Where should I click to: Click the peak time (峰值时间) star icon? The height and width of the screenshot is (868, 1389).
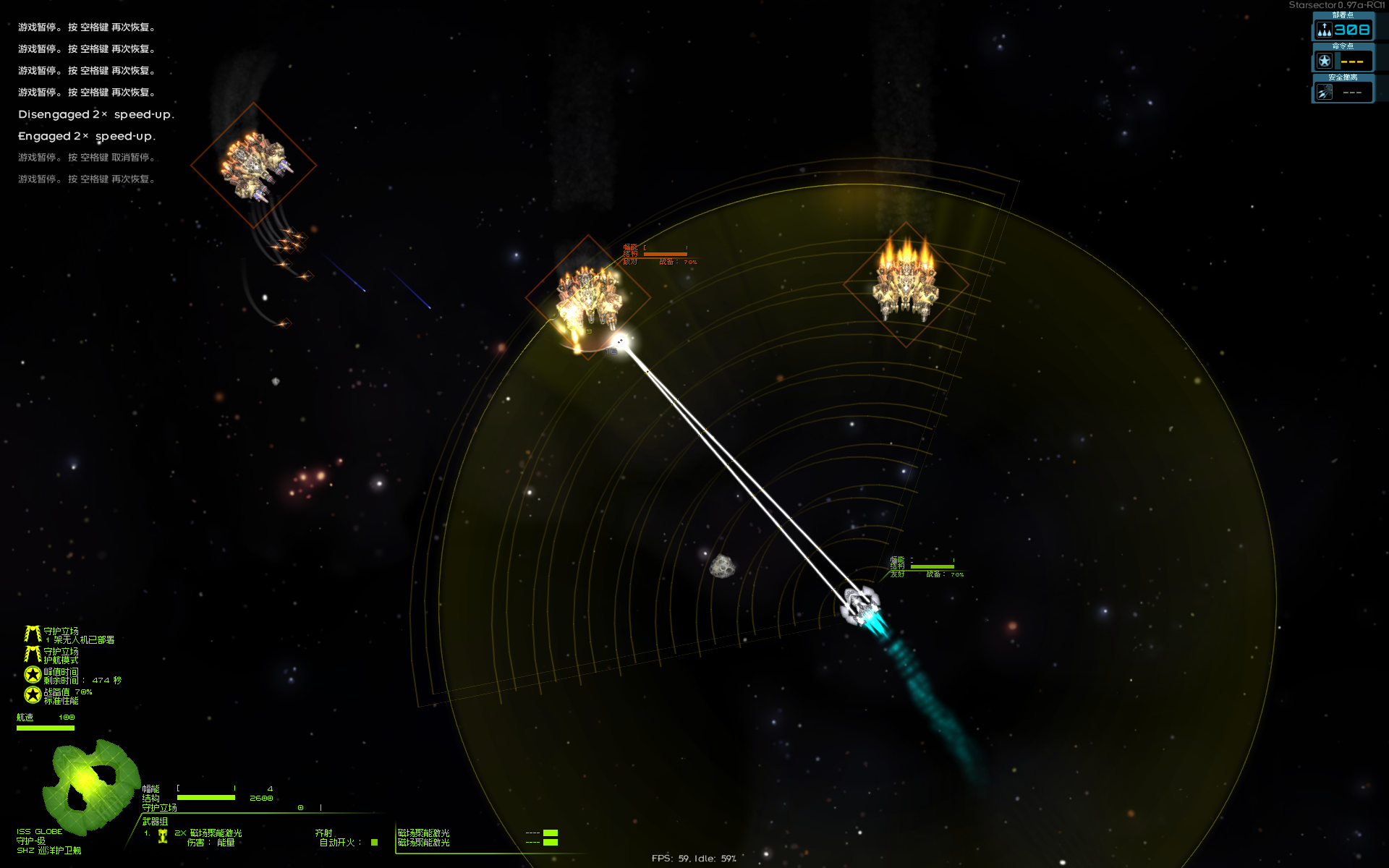point(33,675)
